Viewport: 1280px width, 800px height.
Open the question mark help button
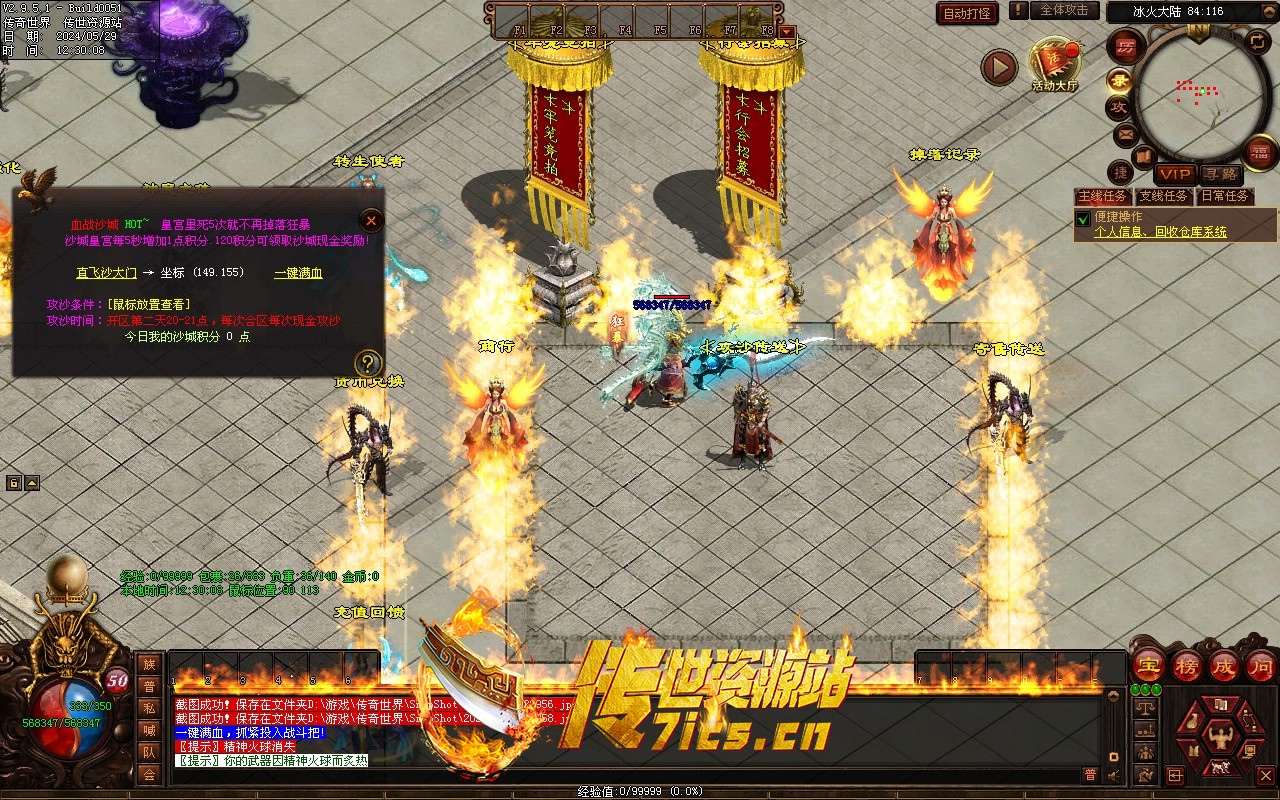click(x=368, y=363)
